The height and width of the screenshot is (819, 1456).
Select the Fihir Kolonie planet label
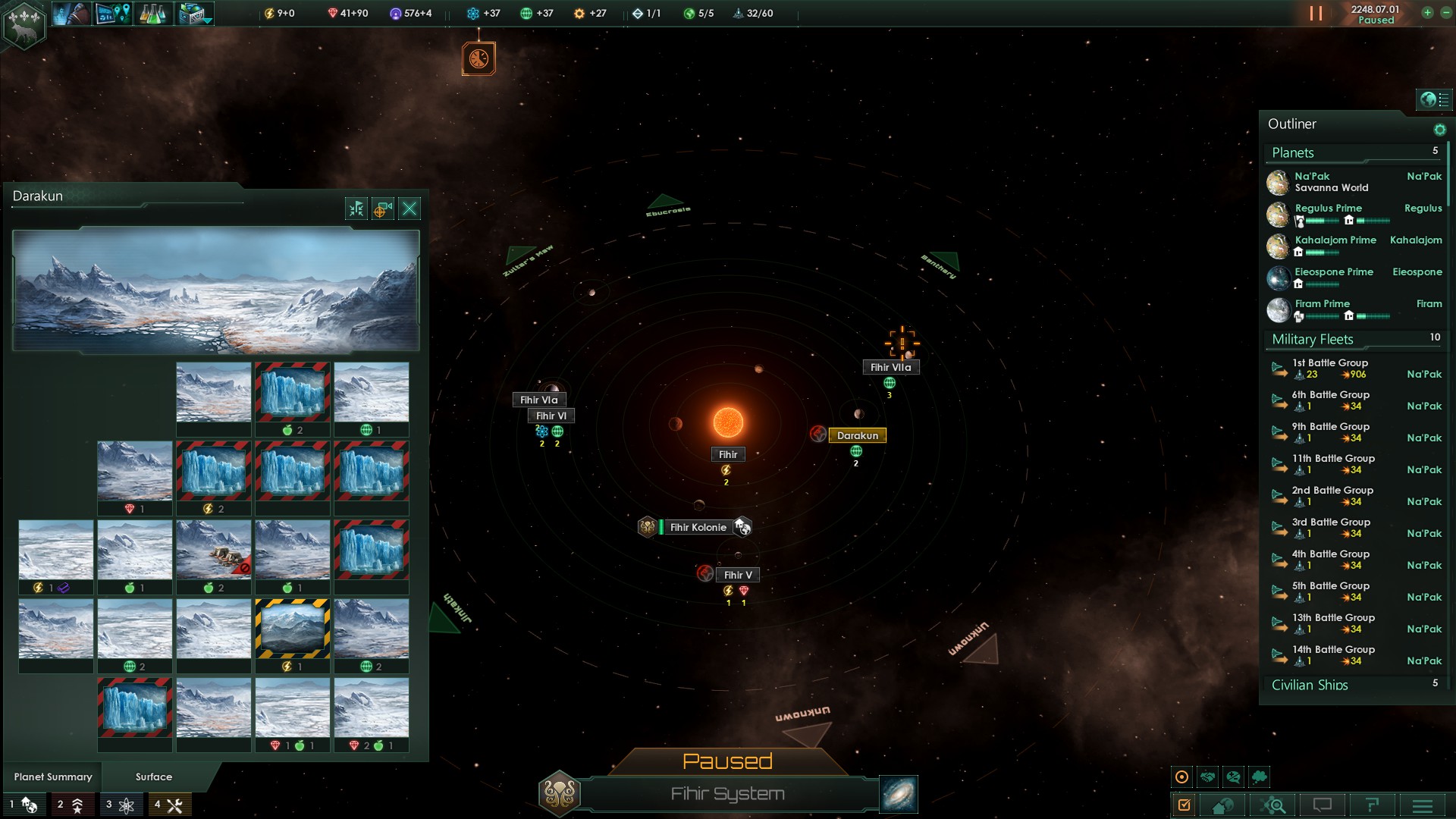698,527
